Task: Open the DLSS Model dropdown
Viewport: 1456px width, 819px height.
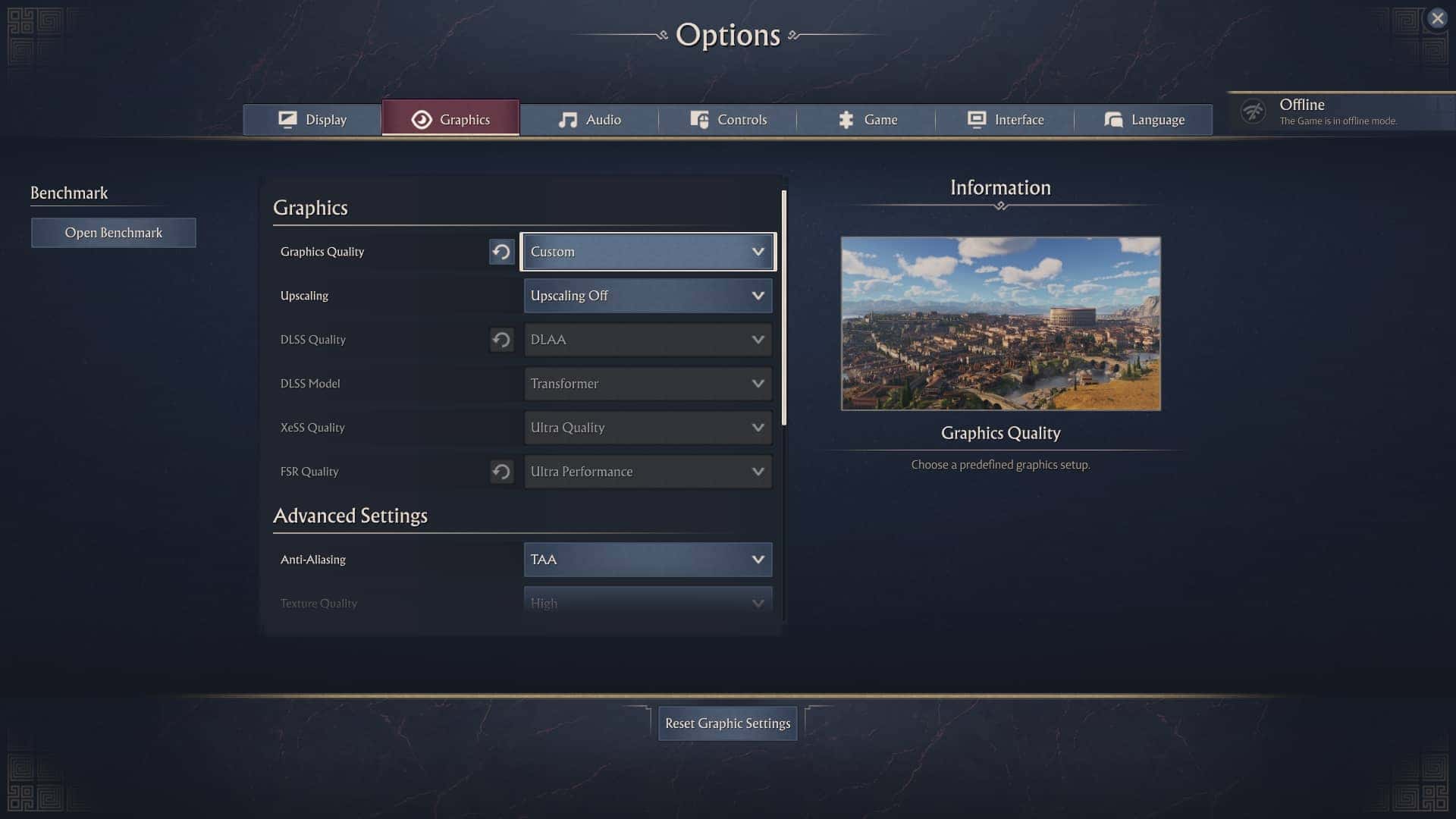Action: click(648, 384)
